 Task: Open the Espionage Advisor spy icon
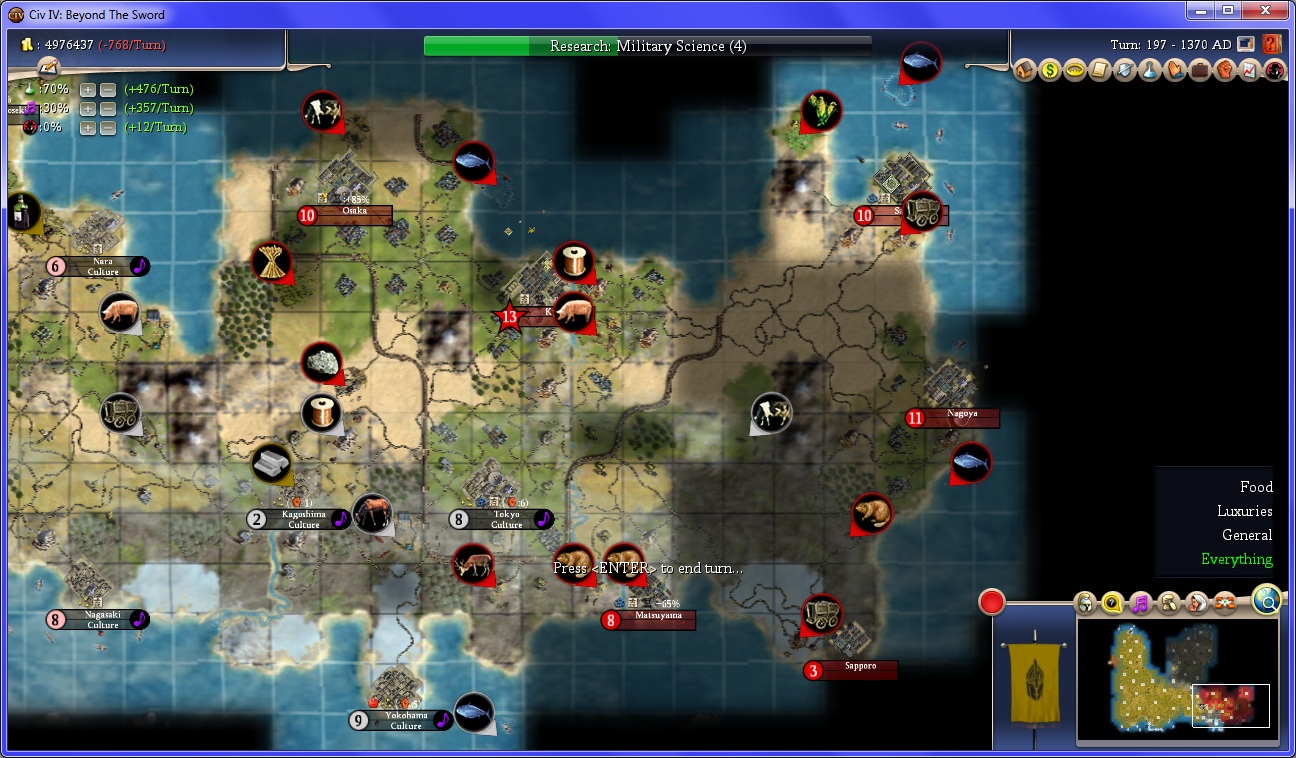(1274, 70)
